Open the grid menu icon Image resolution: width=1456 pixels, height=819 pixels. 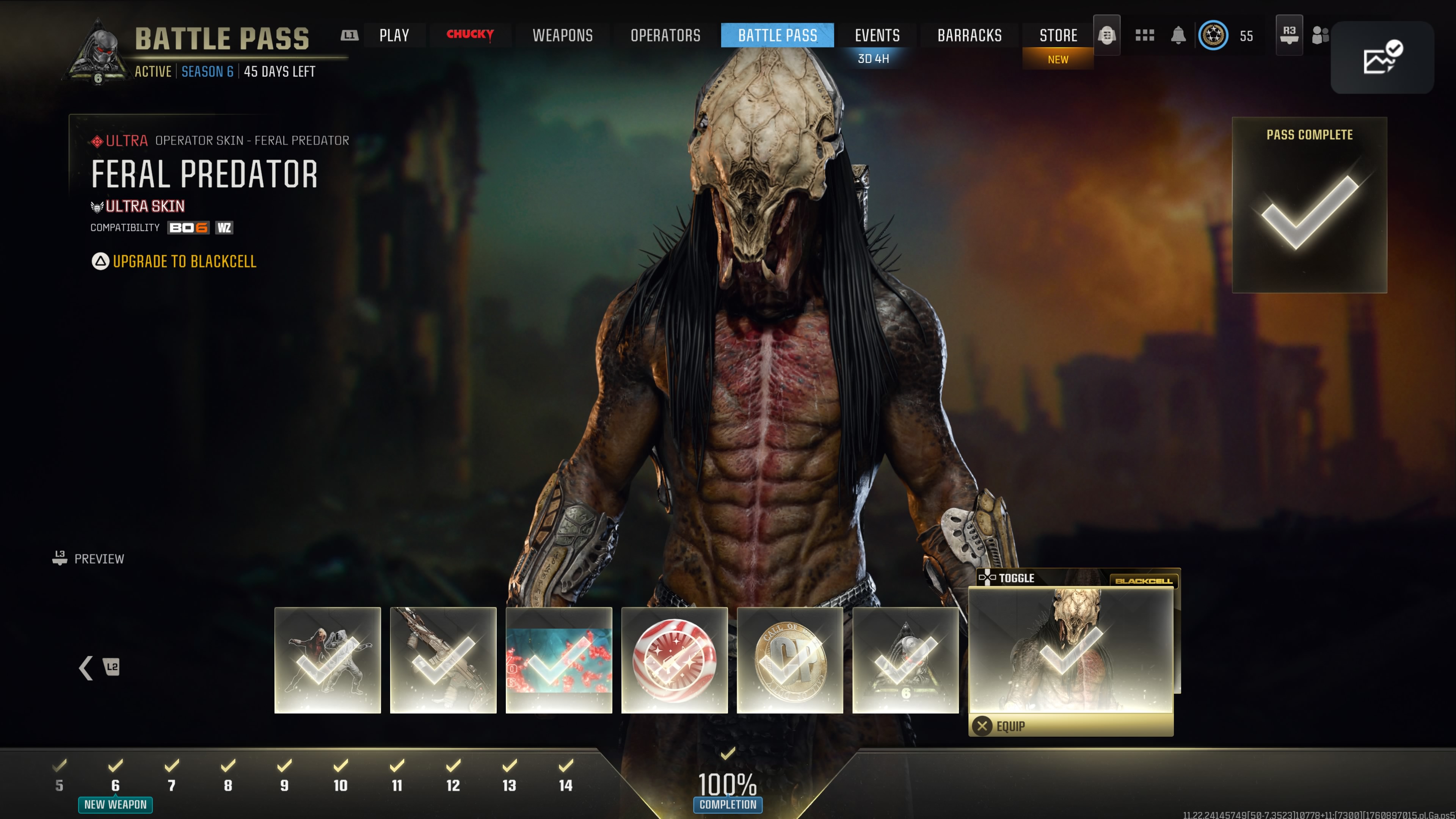pos(1145,36)
